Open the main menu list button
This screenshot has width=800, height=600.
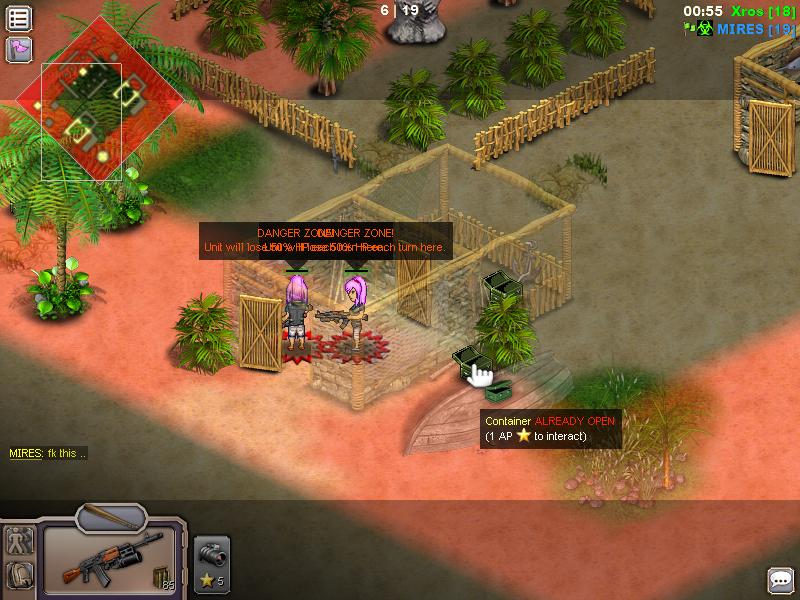(19, 17)
